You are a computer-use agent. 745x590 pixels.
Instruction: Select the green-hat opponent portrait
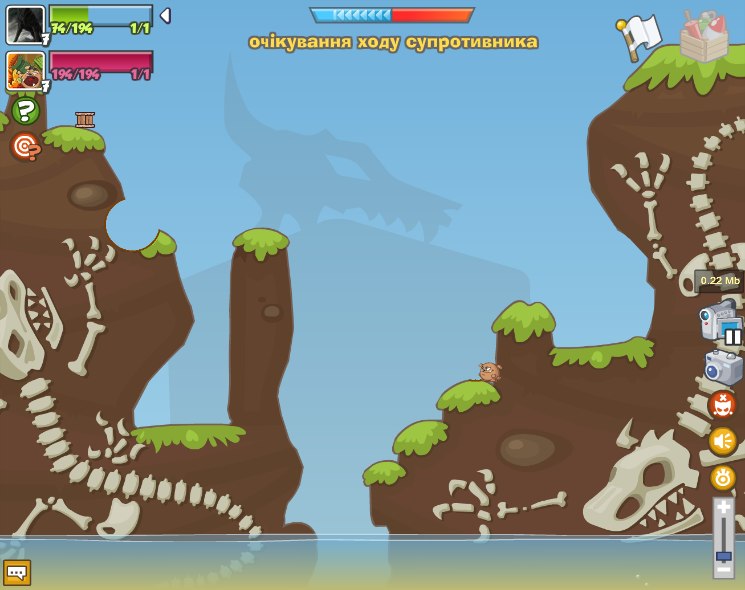coord(25,70)
